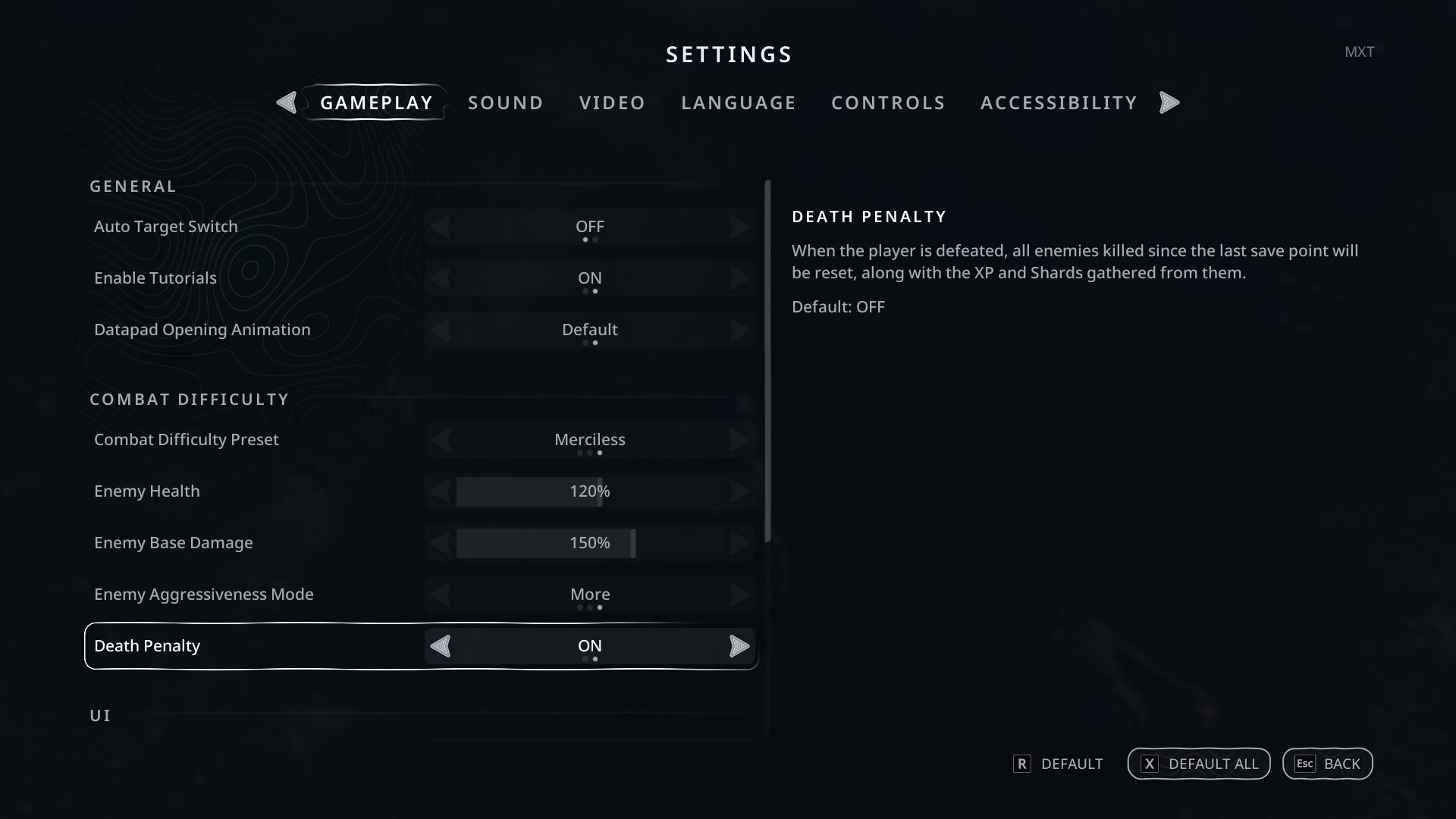The height and width of the screenshot is (819, 1456).
Task: Toggle Death Penalty with its right arrow
Action: [739, 646]
